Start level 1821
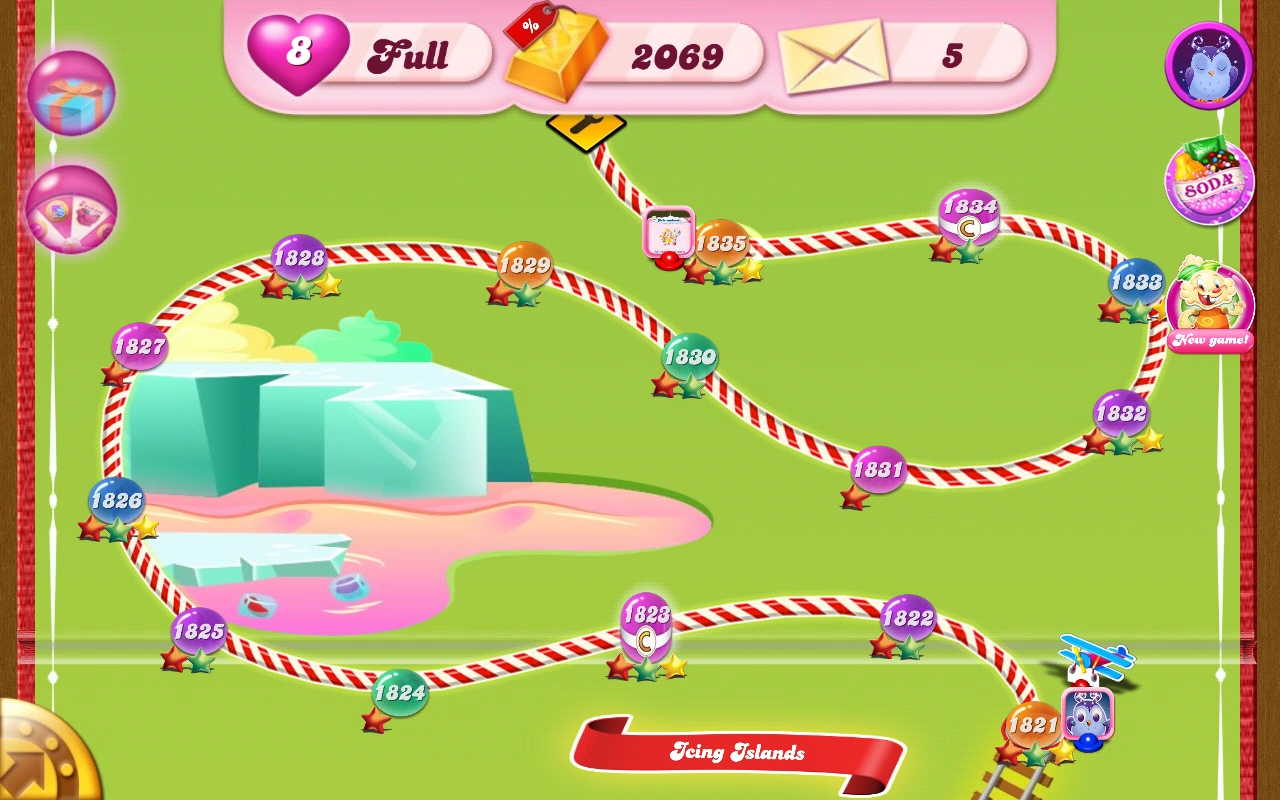Image resolution: width=1280 pixels, height=800 pixels. [1035, 725]
